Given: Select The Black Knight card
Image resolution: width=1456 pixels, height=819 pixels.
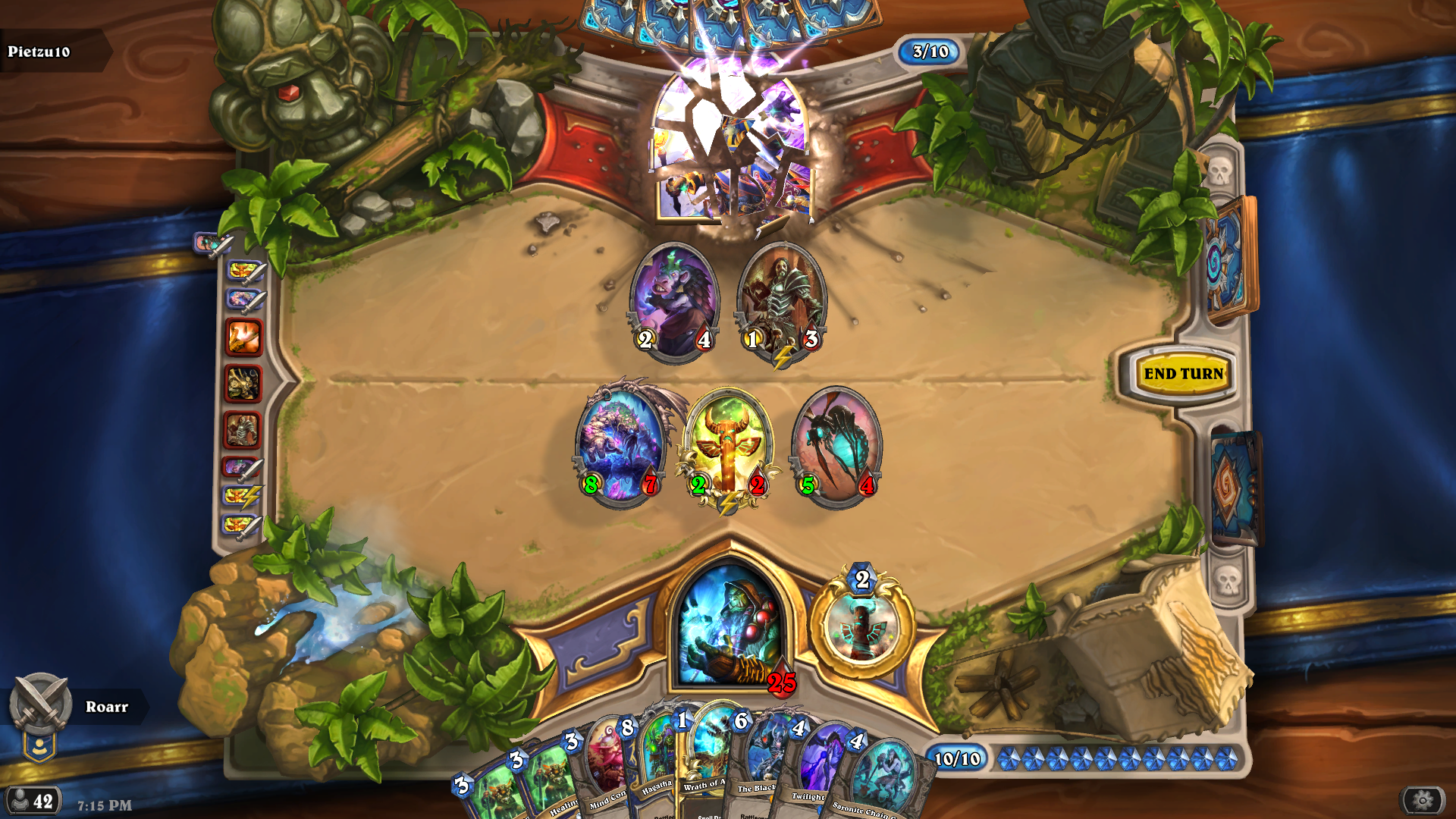Looking at the screenshot, I should (762, 762).
